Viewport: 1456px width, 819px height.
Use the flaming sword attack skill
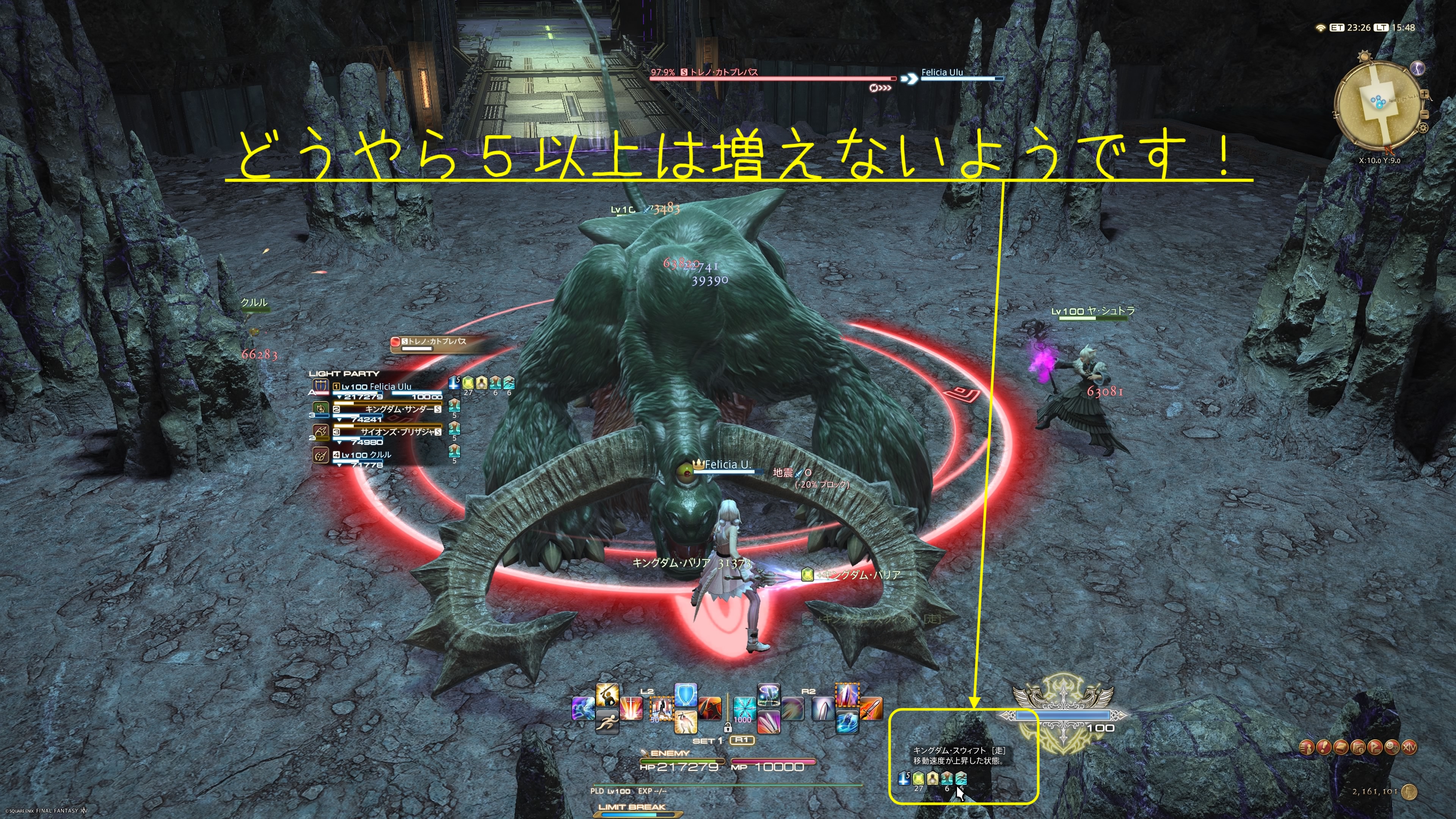point(871,709)
